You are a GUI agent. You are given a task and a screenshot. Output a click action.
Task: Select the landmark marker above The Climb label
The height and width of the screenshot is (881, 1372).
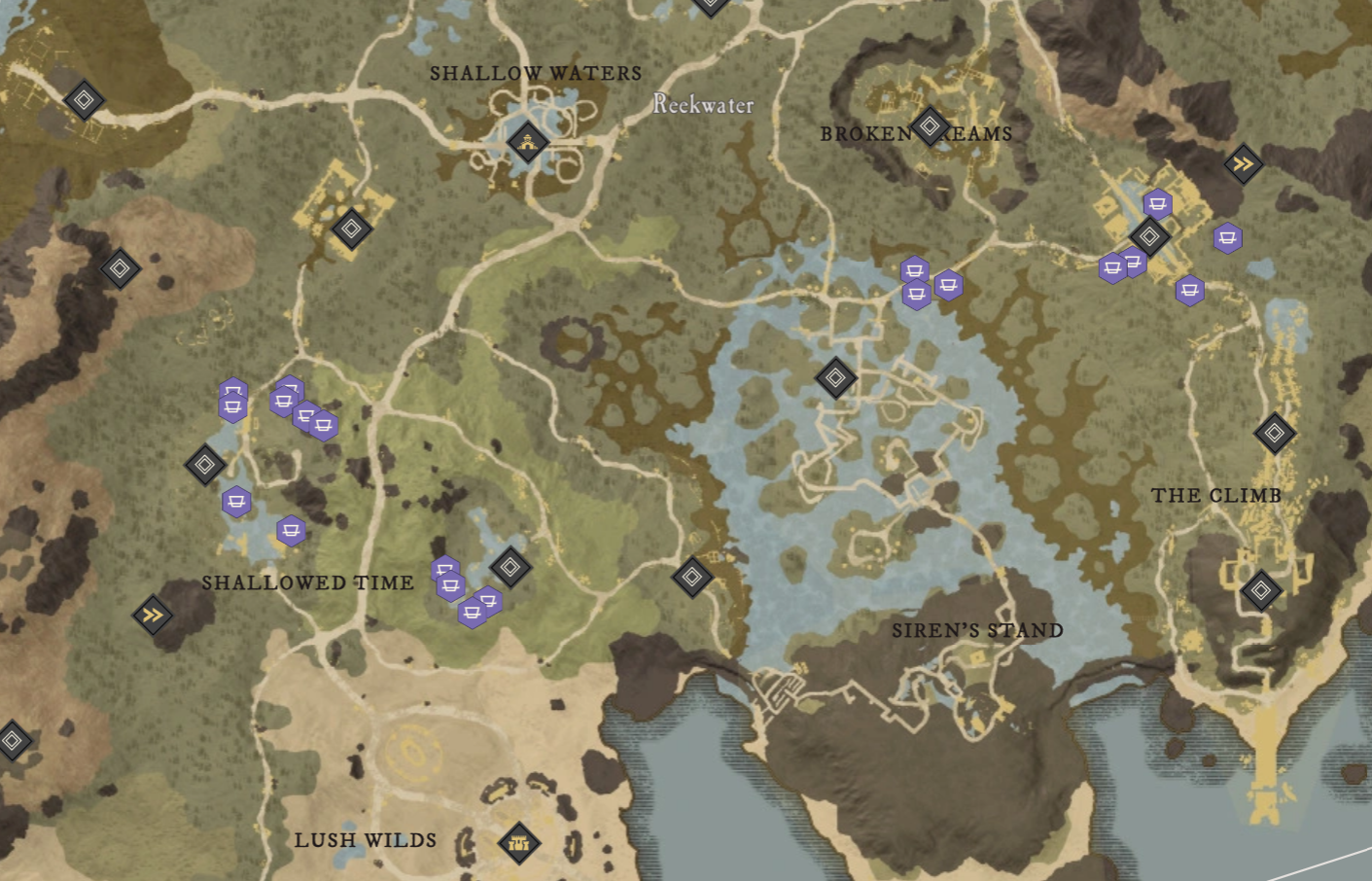coord(1278,431)
